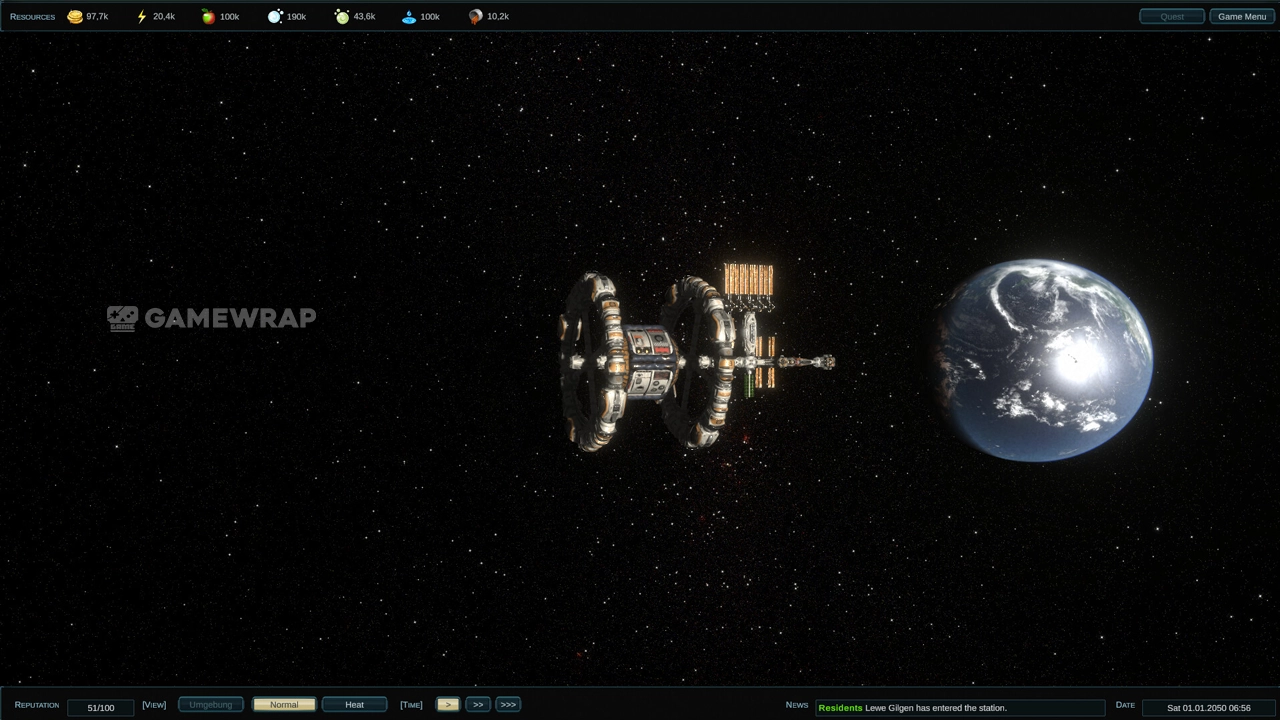
Task: Switch to the Heat view
Action: [354, 705]
